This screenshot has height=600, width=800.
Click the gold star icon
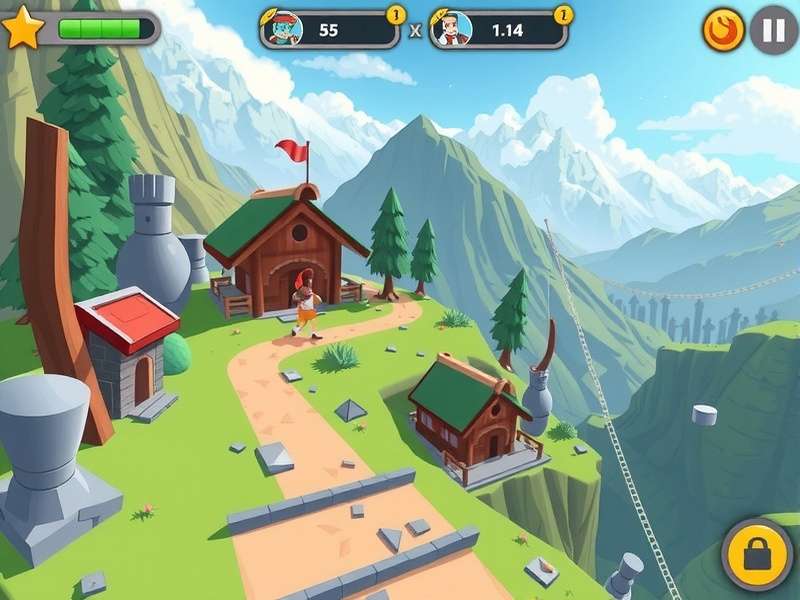[x=22, y=28]
